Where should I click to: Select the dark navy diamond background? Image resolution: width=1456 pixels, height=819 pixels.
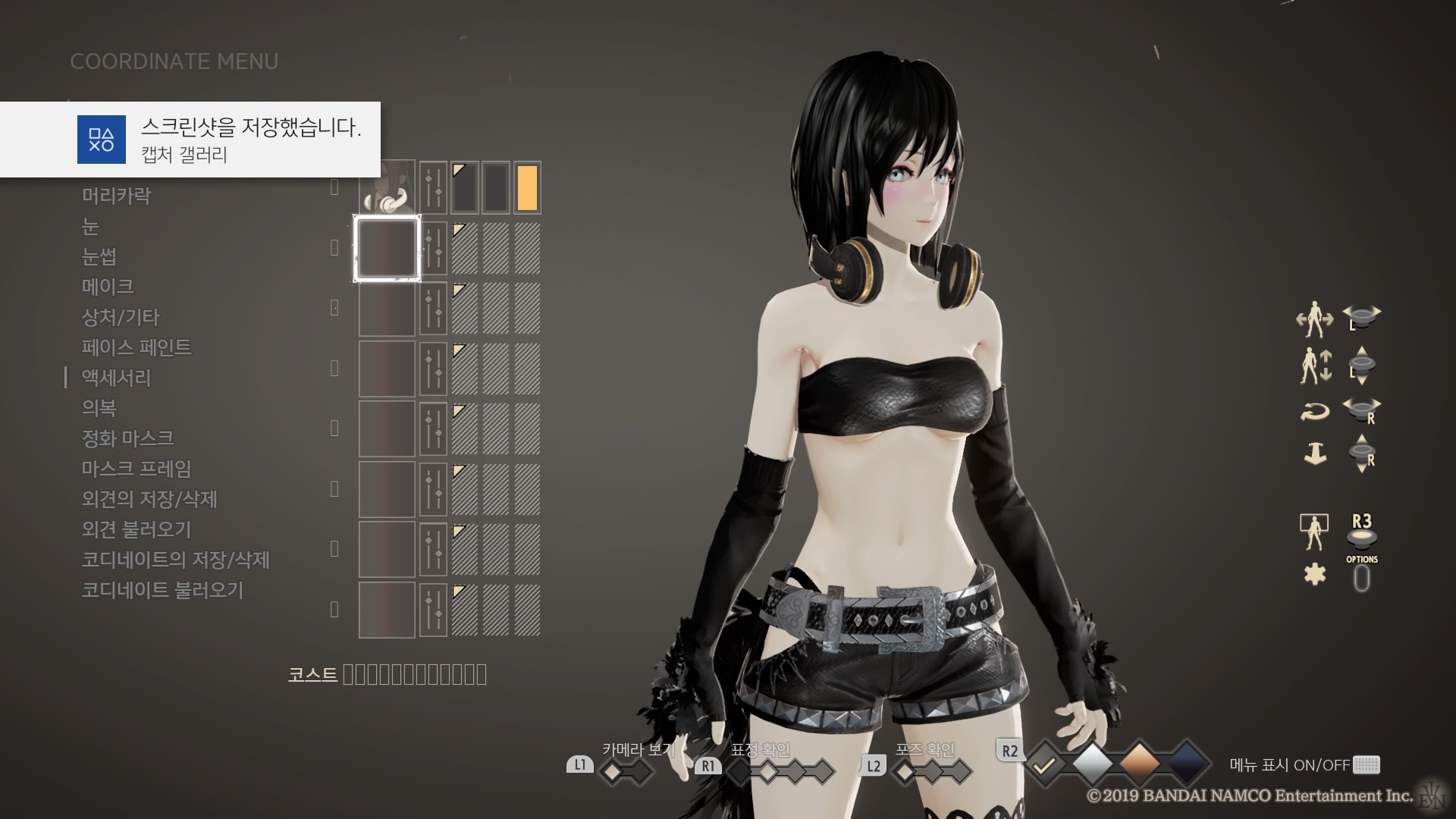1186,764
